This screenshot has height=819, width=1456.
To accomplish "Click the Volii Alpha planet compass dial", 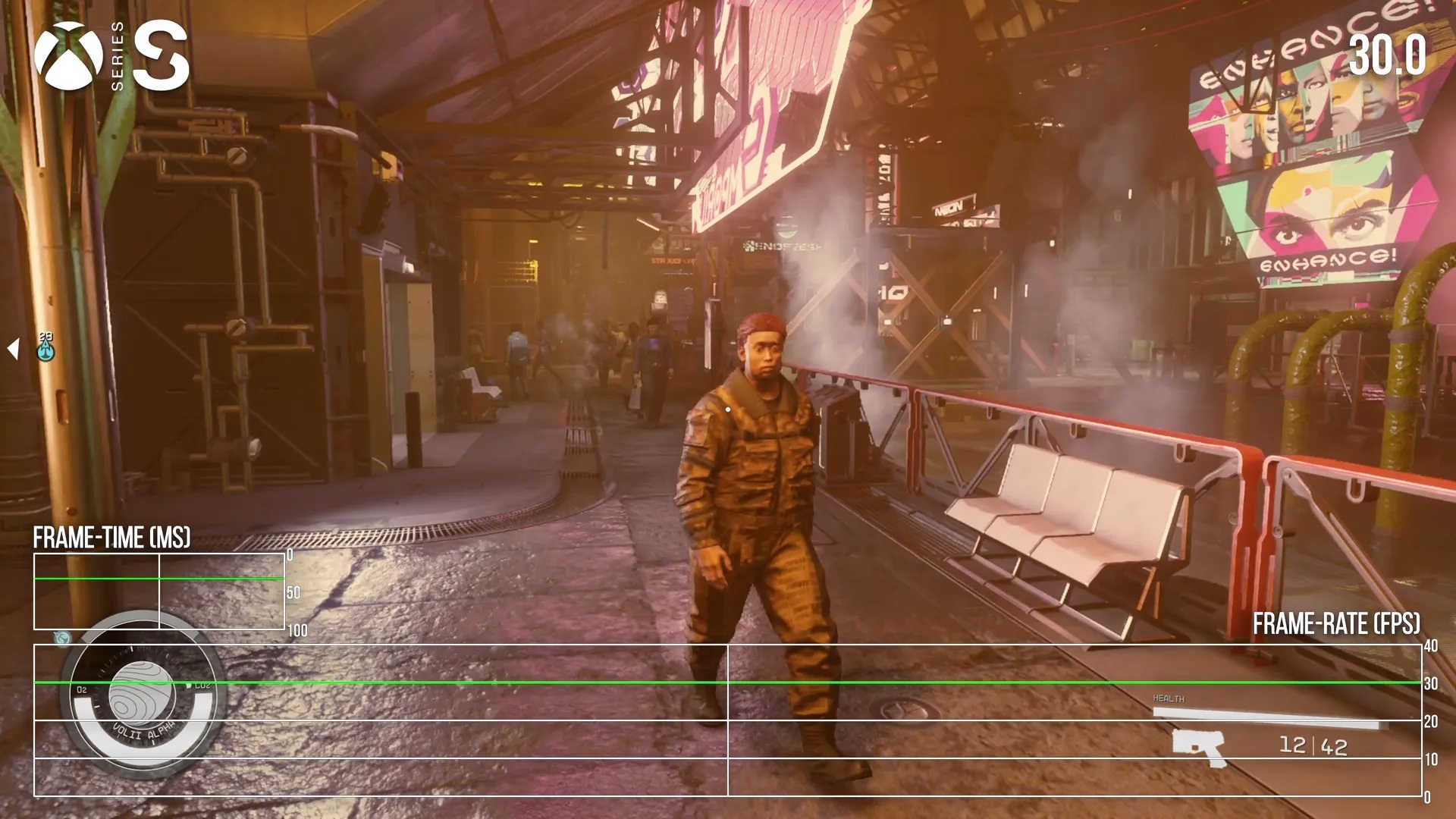I will [x=142, y=694].
